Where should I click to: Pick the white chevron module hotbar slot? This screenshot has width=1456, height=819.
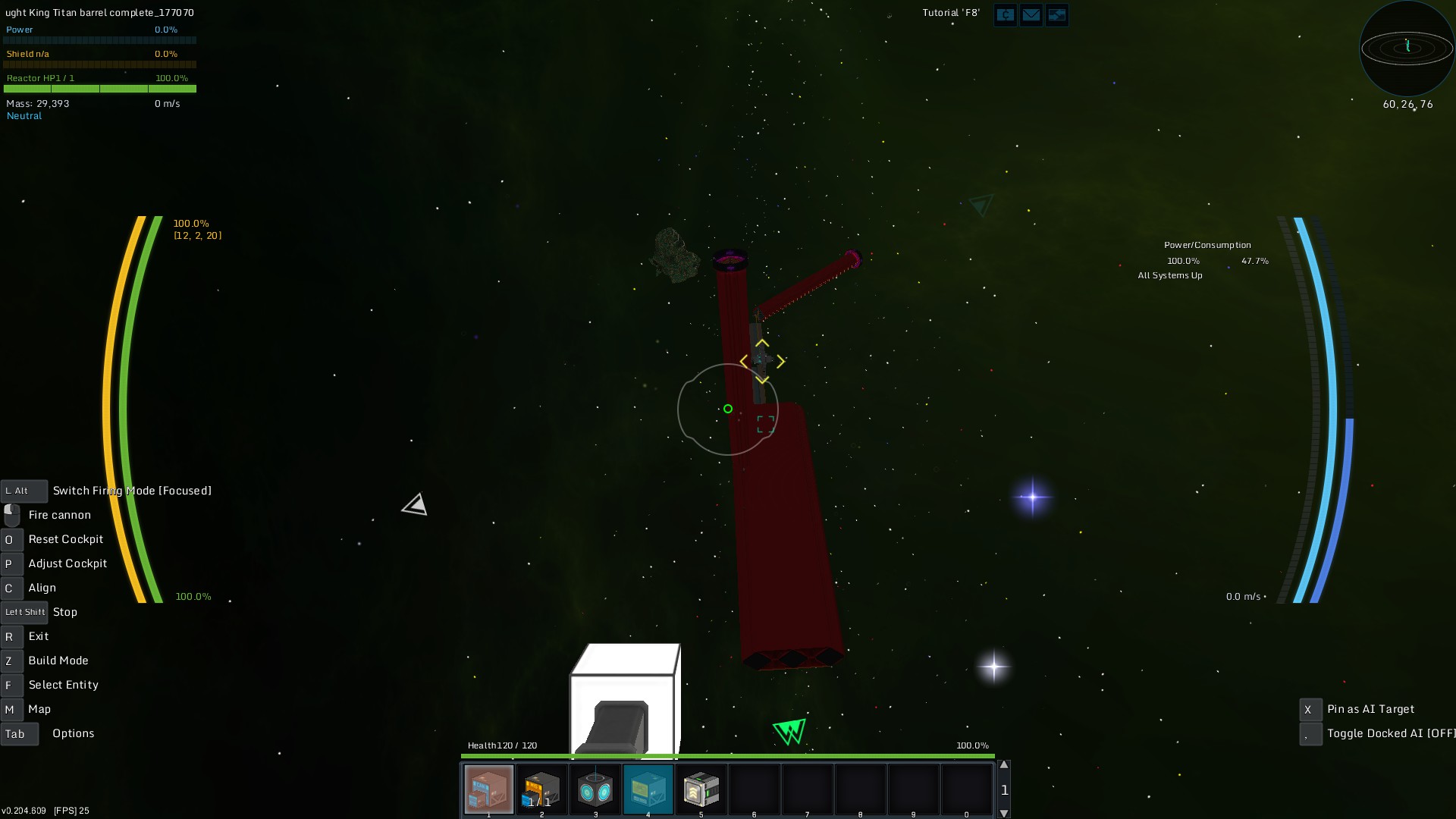[x=701, y=789]
